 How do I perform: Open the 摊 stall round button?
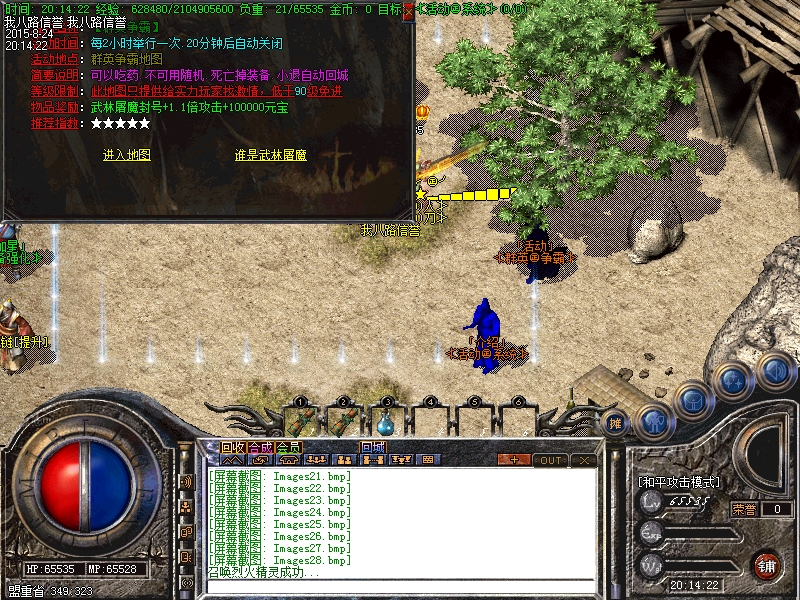point(617,421)
